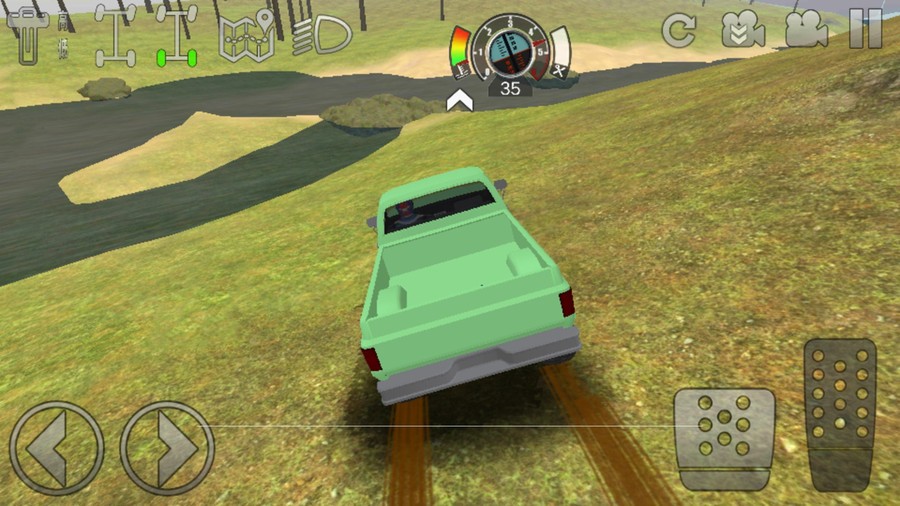Toggle the green rear-wheel drive axle icon

pos(176,36)
